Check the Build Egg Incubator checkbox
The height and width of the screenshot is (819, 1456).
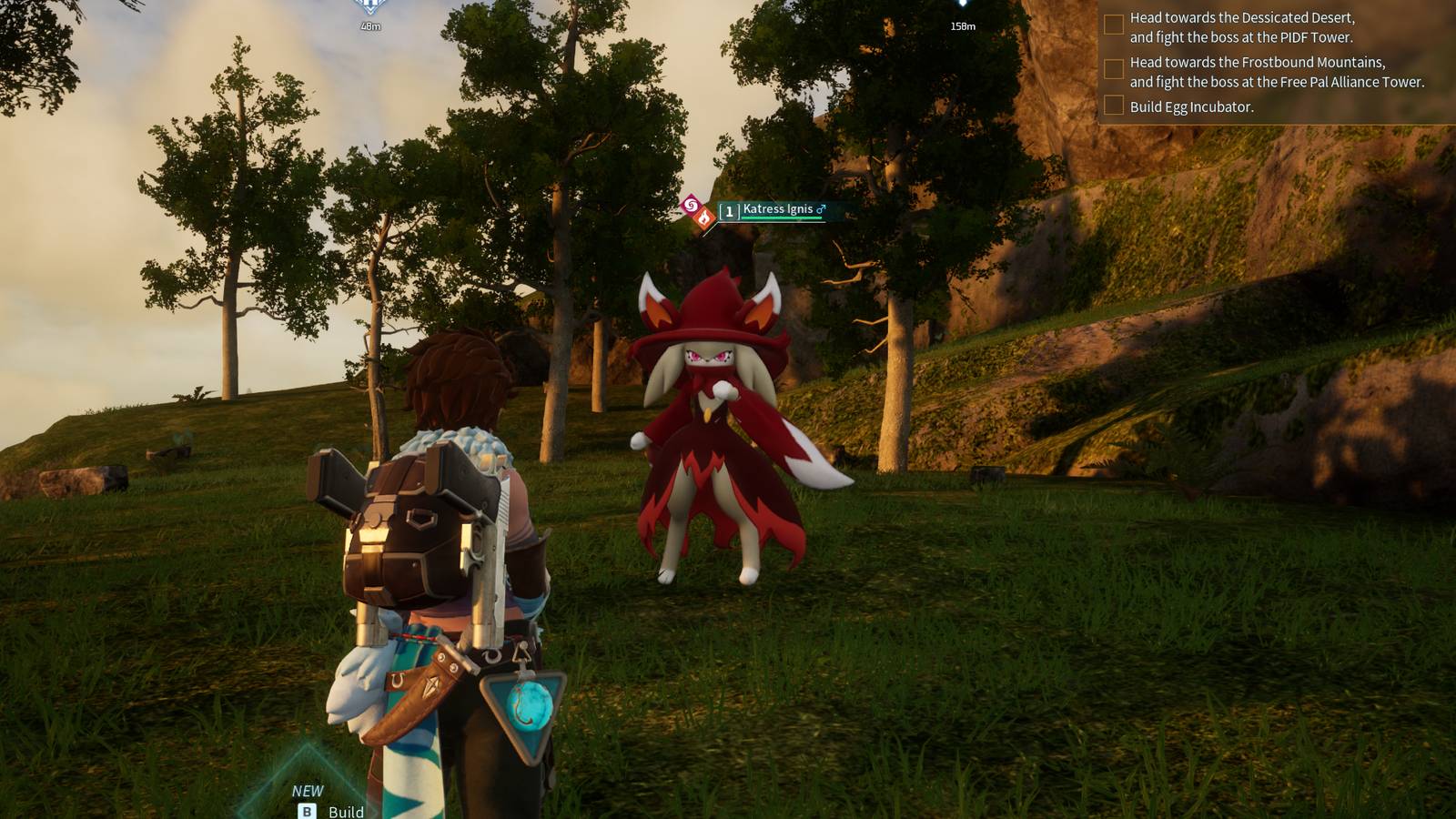[x=1112, y=105]
